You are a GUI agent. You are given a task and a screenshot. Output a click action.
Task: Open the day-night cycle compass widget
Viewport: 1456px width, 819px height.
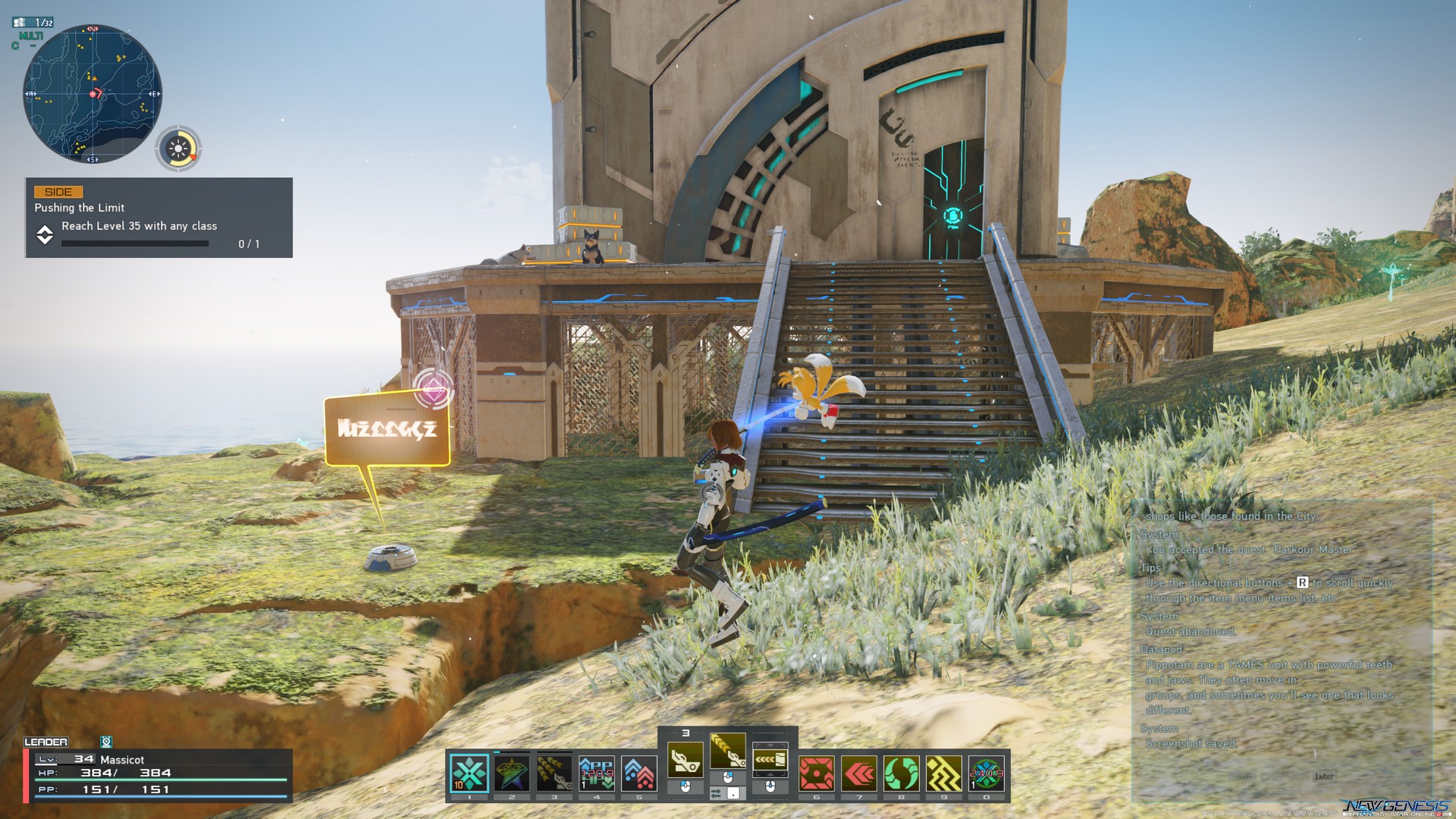(x=180, y=146)
